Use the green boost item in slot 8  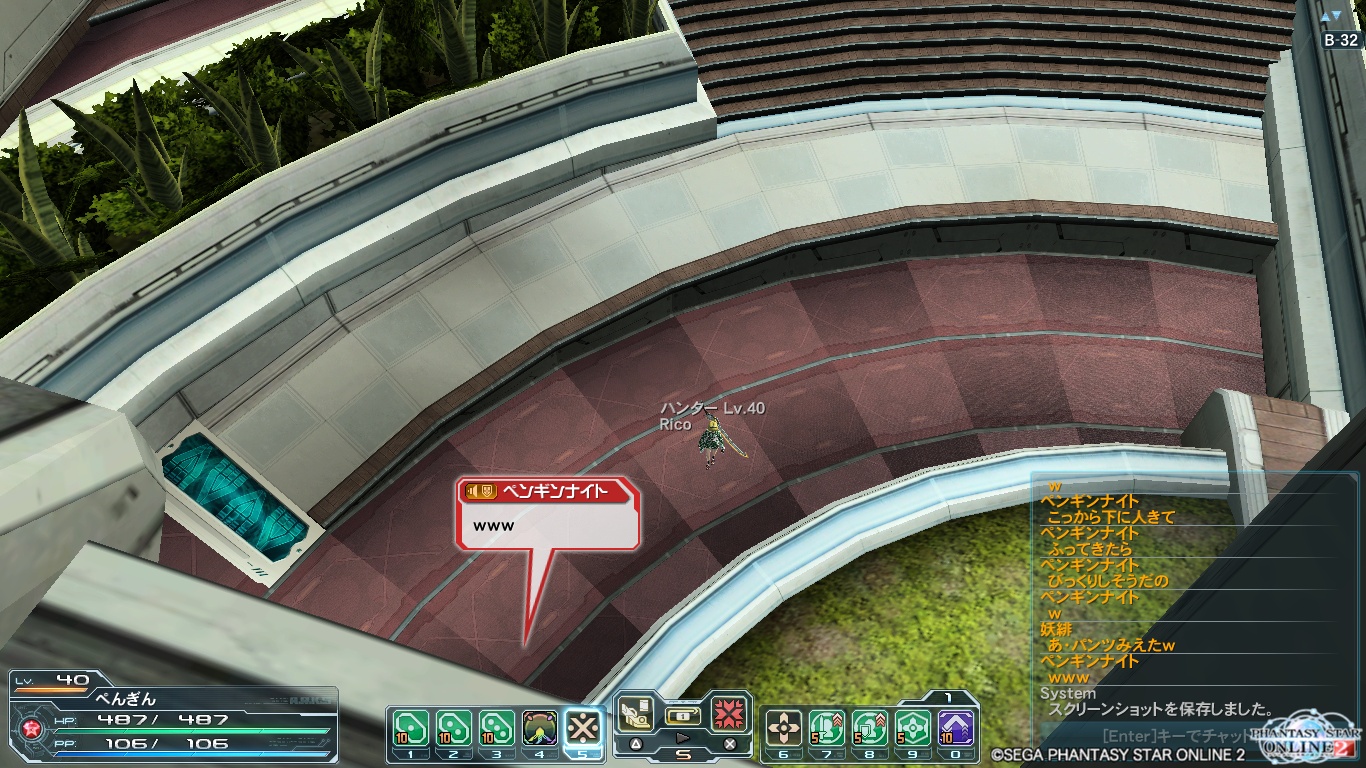(870, 727)
